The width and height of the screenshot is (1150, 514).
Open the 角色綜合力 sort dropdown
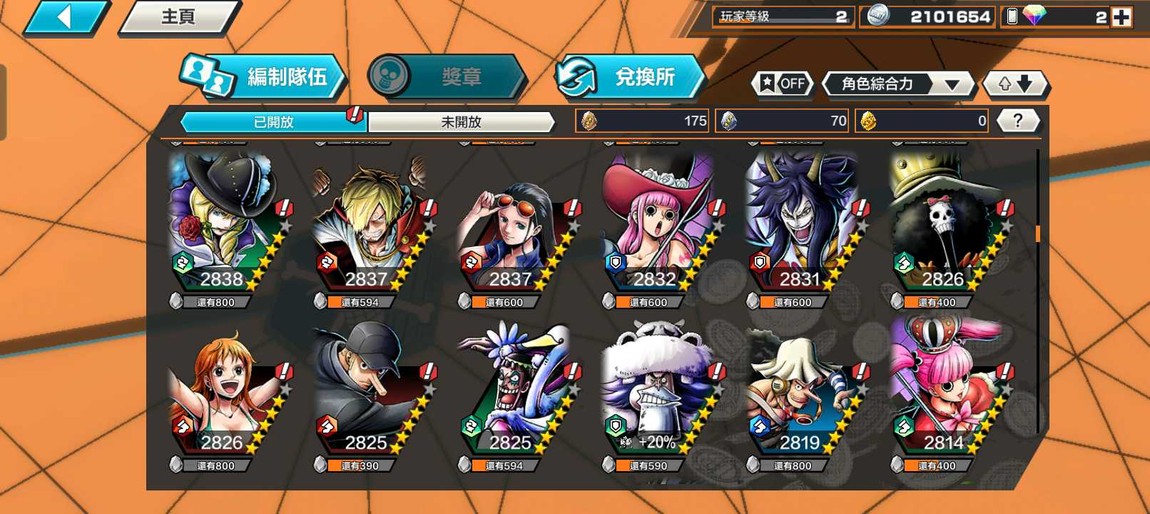coord(897,84)
